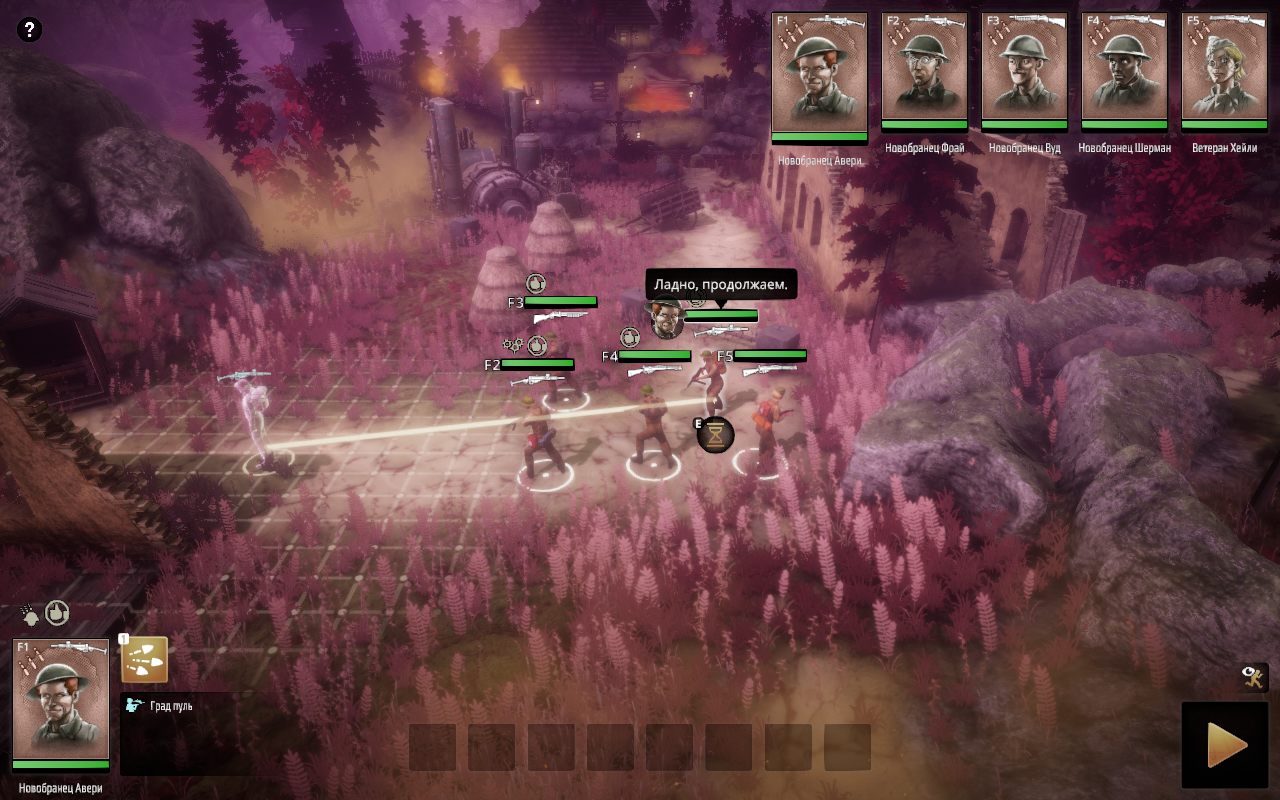This screenshot has width=1280, height=800.
Task: Choose Новобранец Вуд squad portrait
Action: [x=1024, y=70]
